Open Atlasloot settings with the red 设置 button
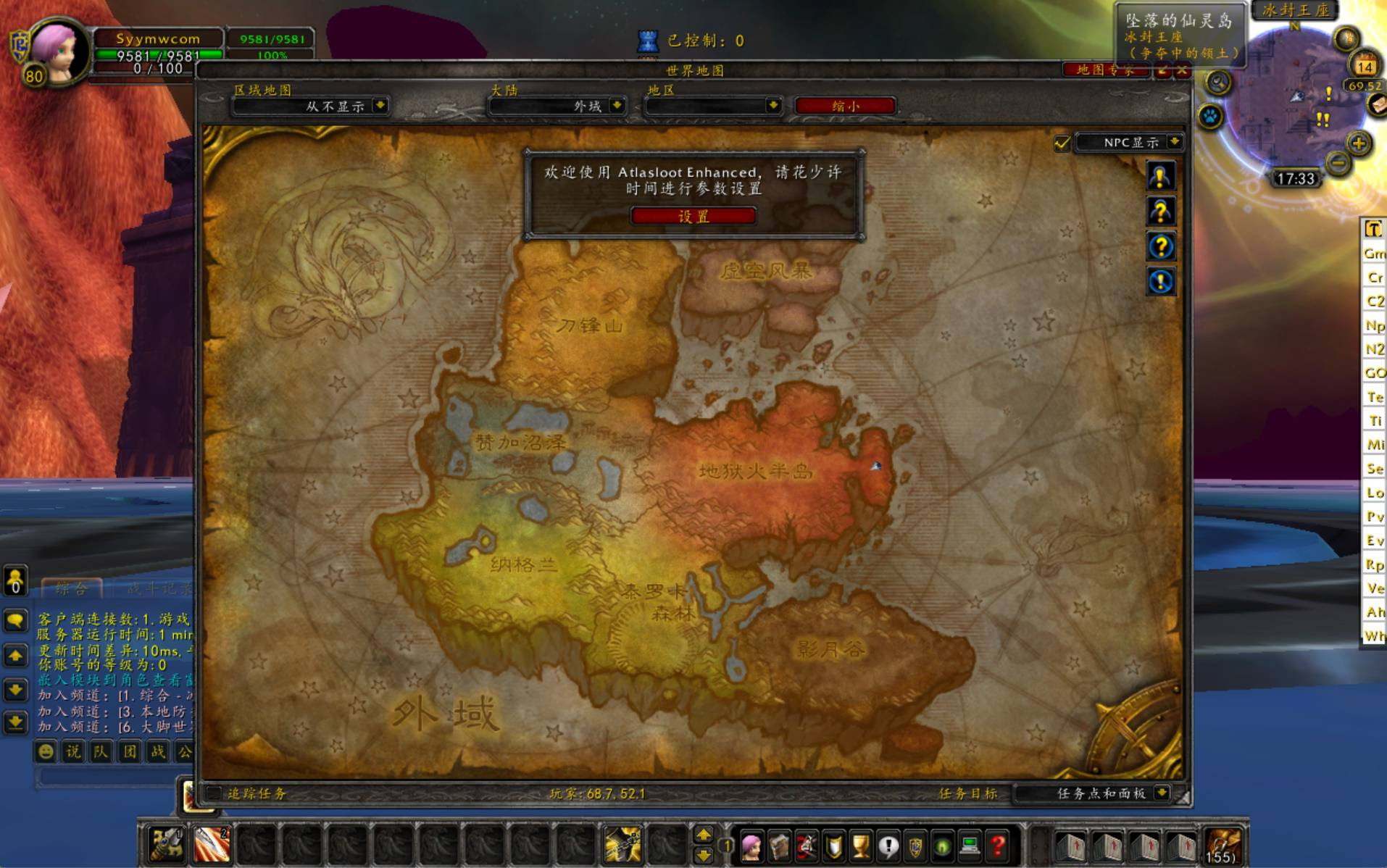Image resolution: width=1387 pixels, height=868 pixels. point(693,216)
